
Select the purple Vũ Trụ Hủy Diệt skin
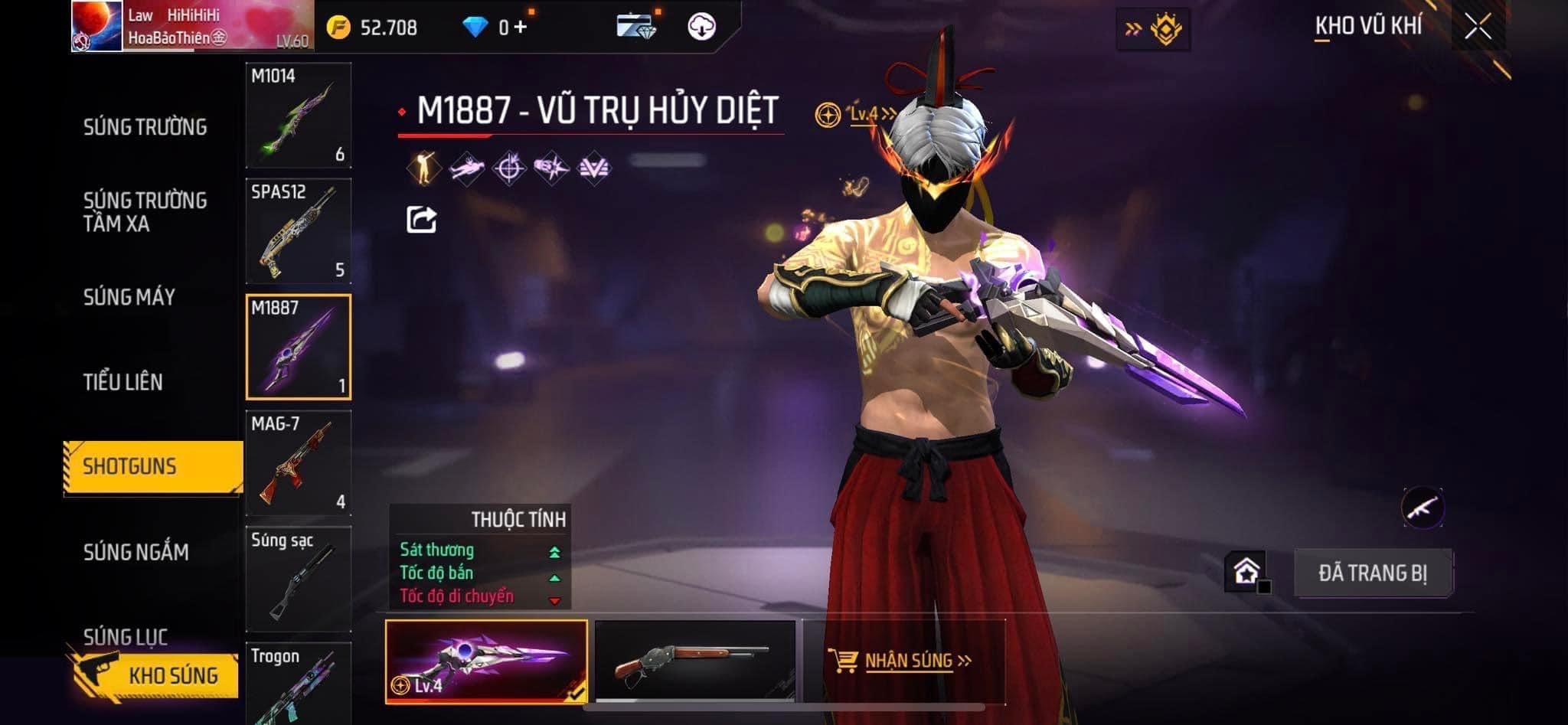pos(486,661)
